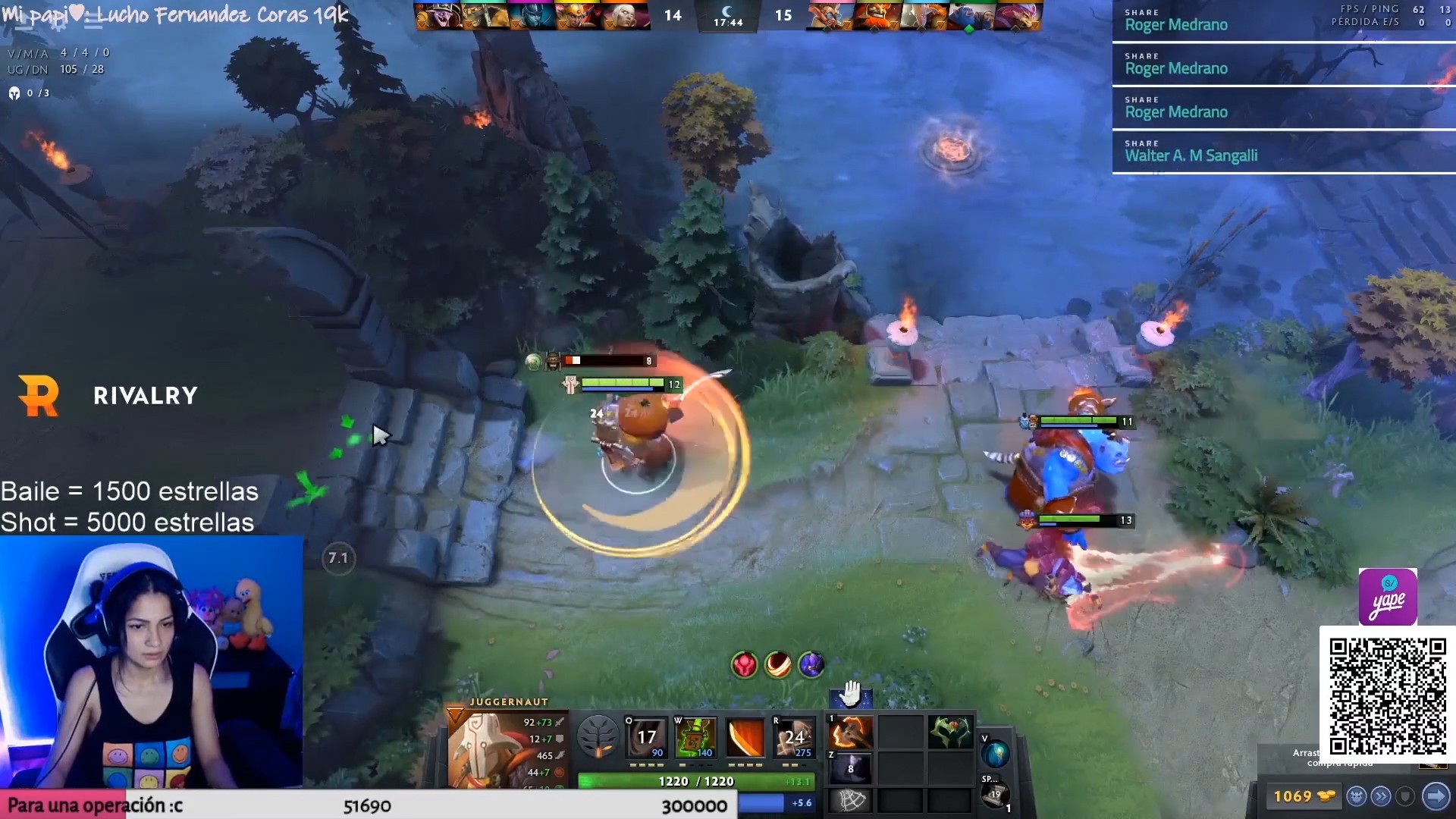Select the first top-bar hero portrait

coord(438,16)
